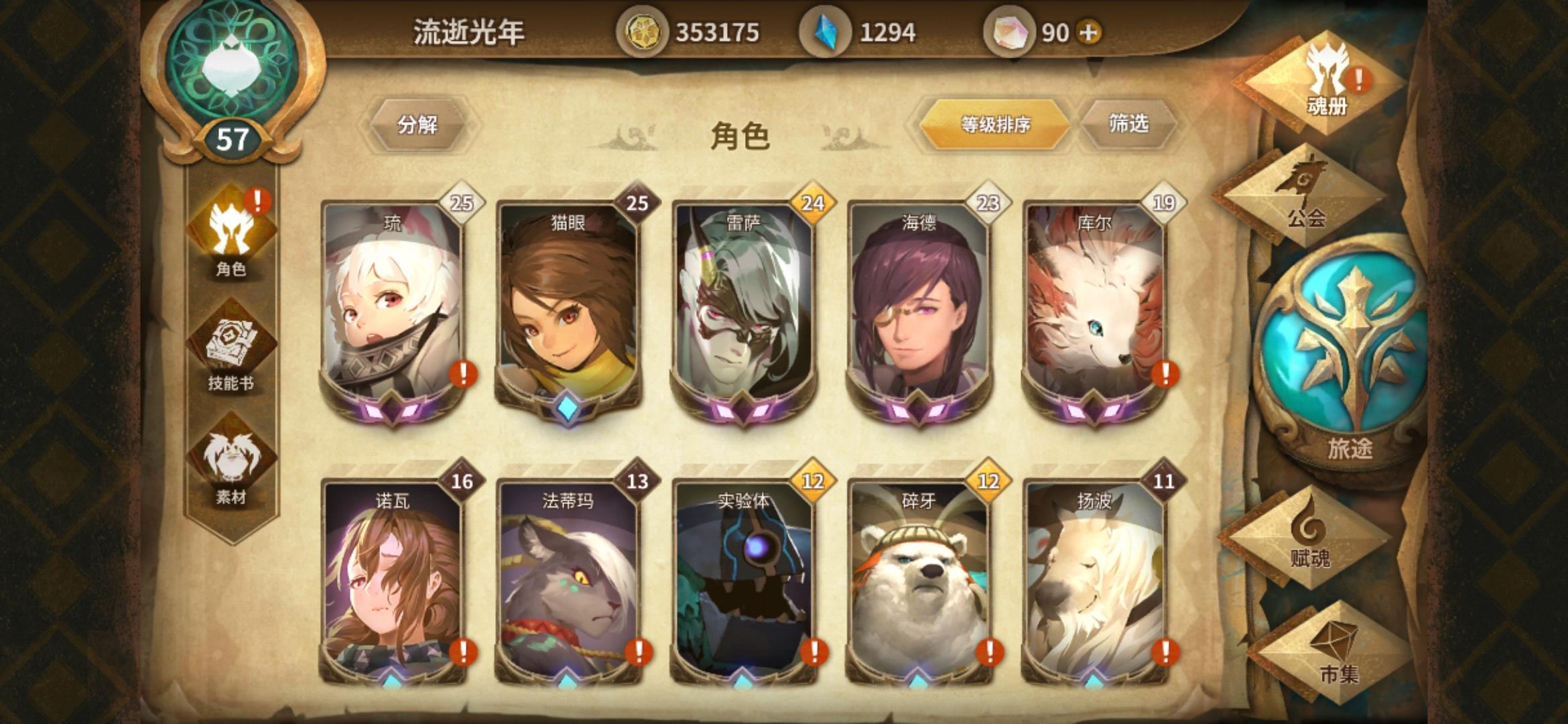Enter 分解 mode via the top-left button
1568x724 pixels.
click(417, 125)
